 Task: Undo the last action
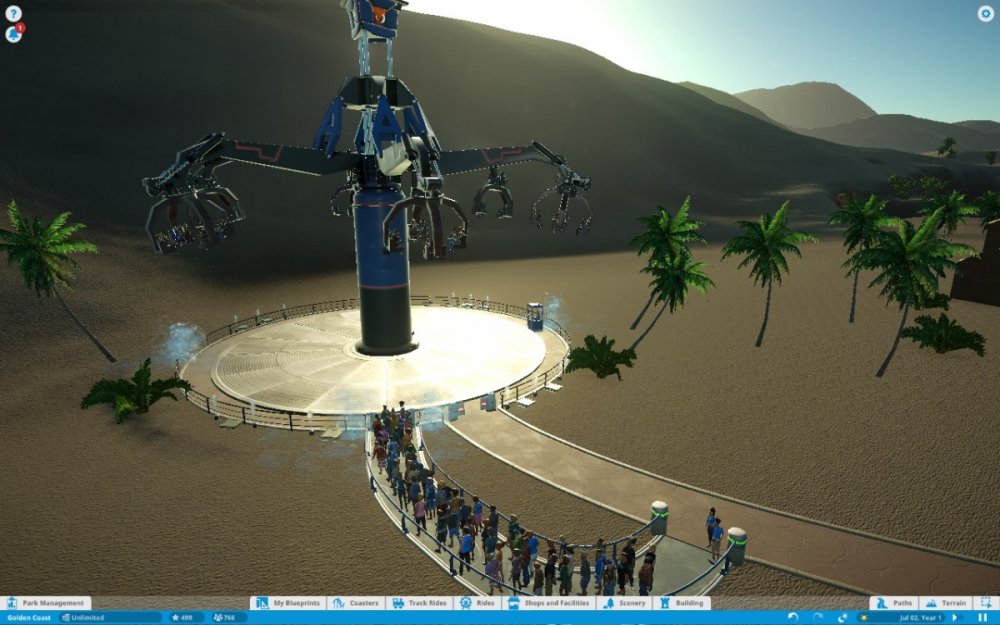pos(793,618)
